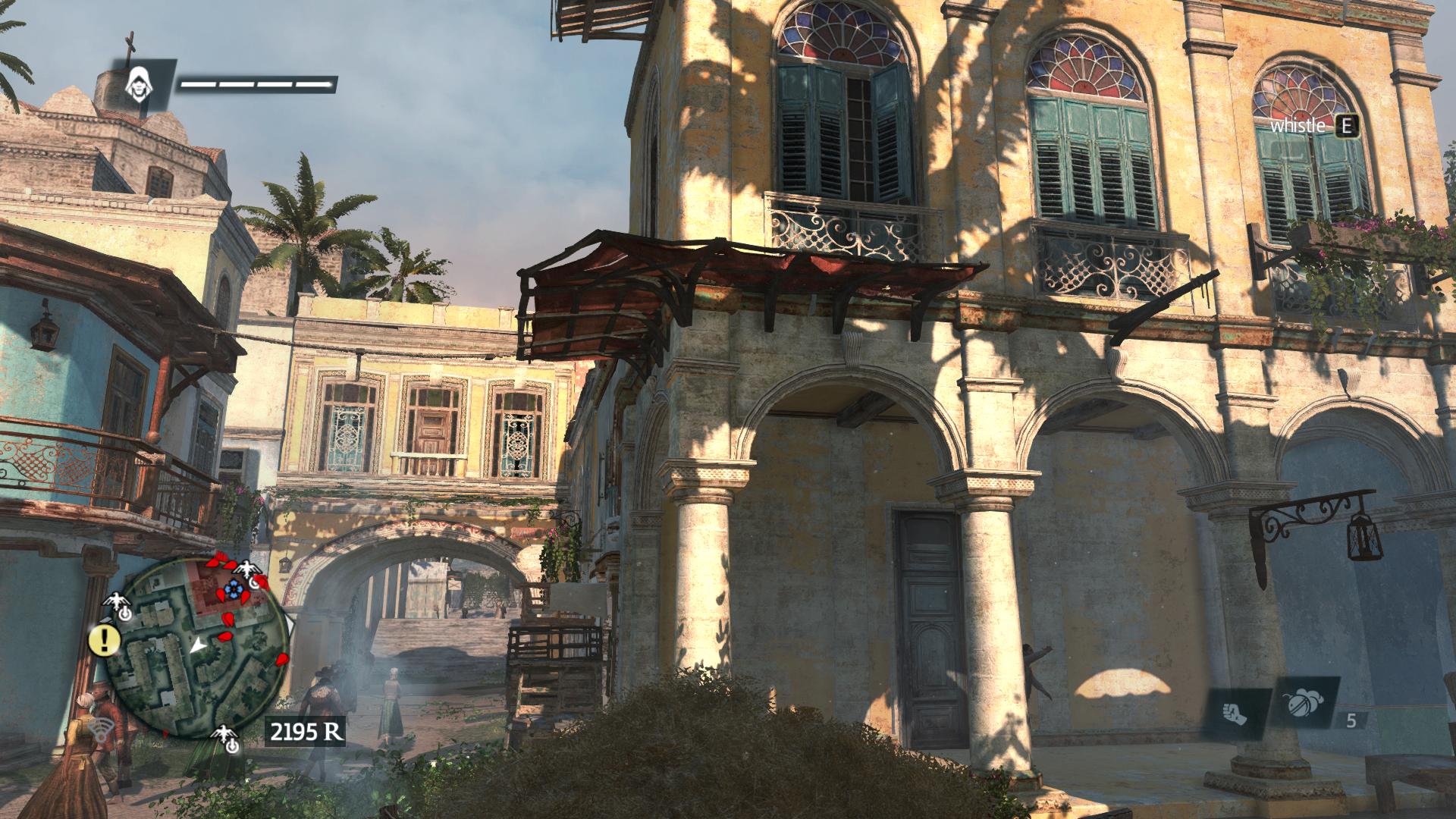Image resolution: width=1456 pixels, height=819 pixels.
Task: Select the blue flower marker on minimap
Action: click(233, 588)
